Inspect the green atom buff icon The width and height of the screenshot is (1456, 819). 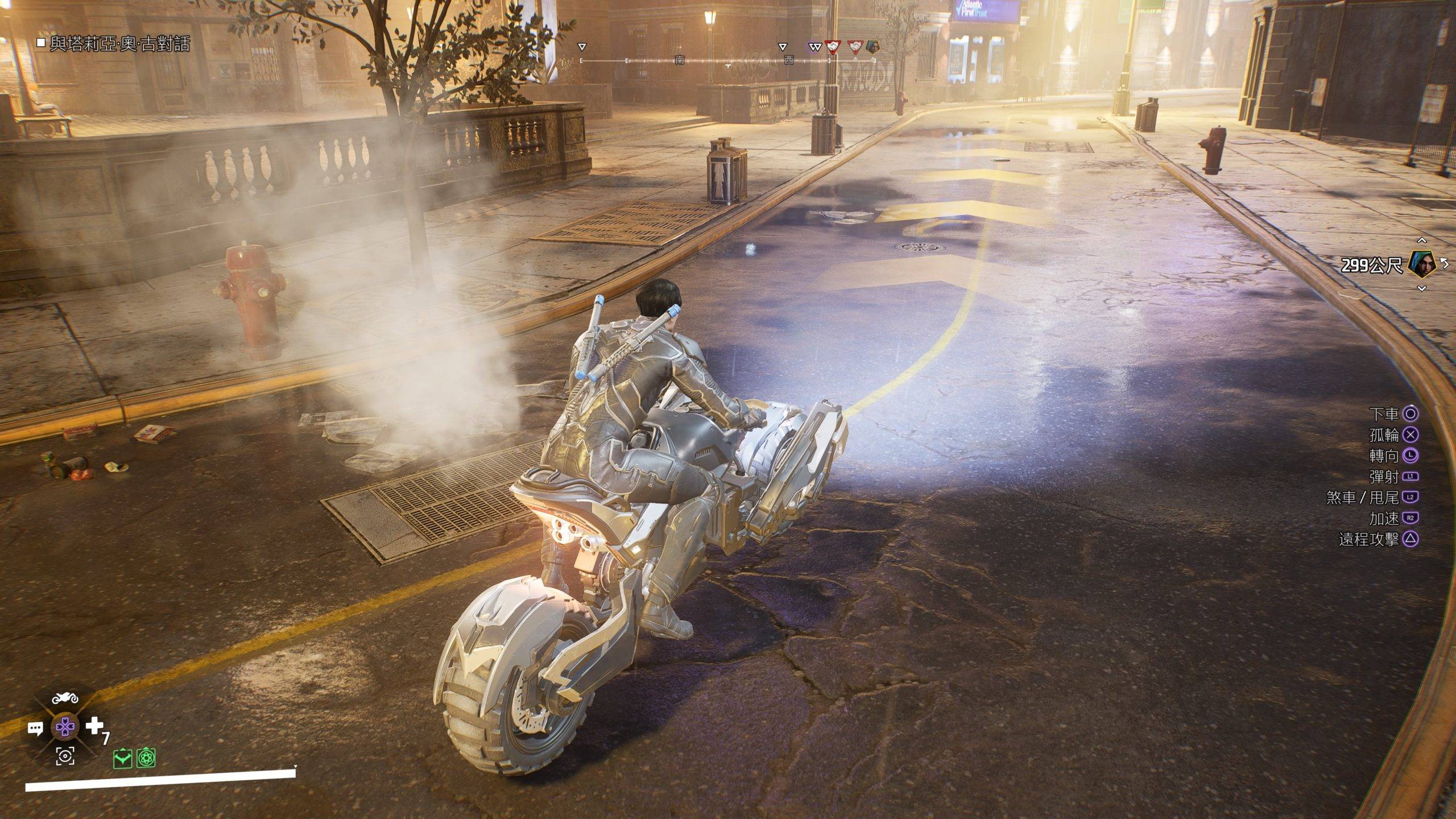(x=146, y=758)
